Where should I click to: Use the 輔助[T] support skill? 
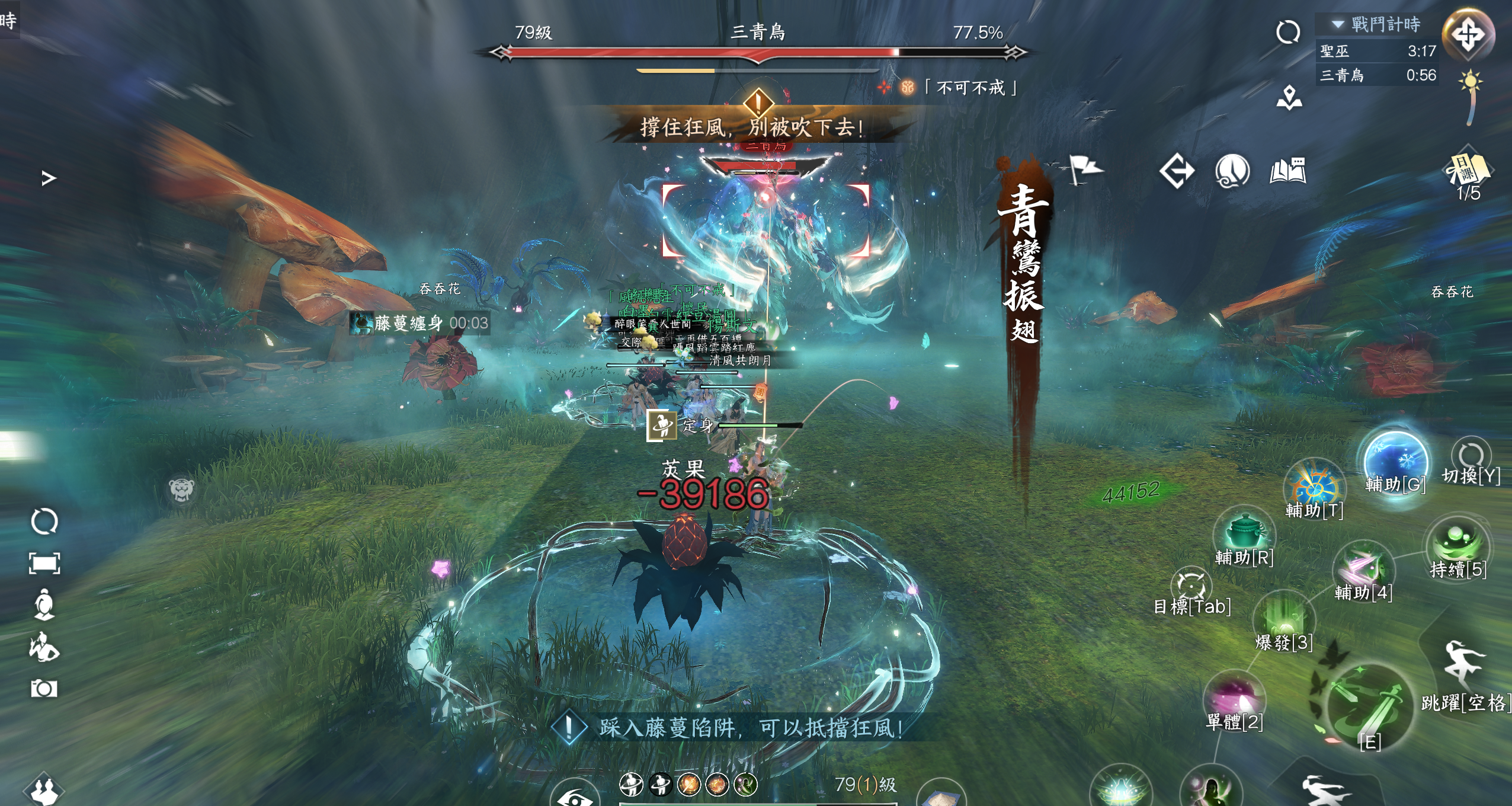point(1314,487)
